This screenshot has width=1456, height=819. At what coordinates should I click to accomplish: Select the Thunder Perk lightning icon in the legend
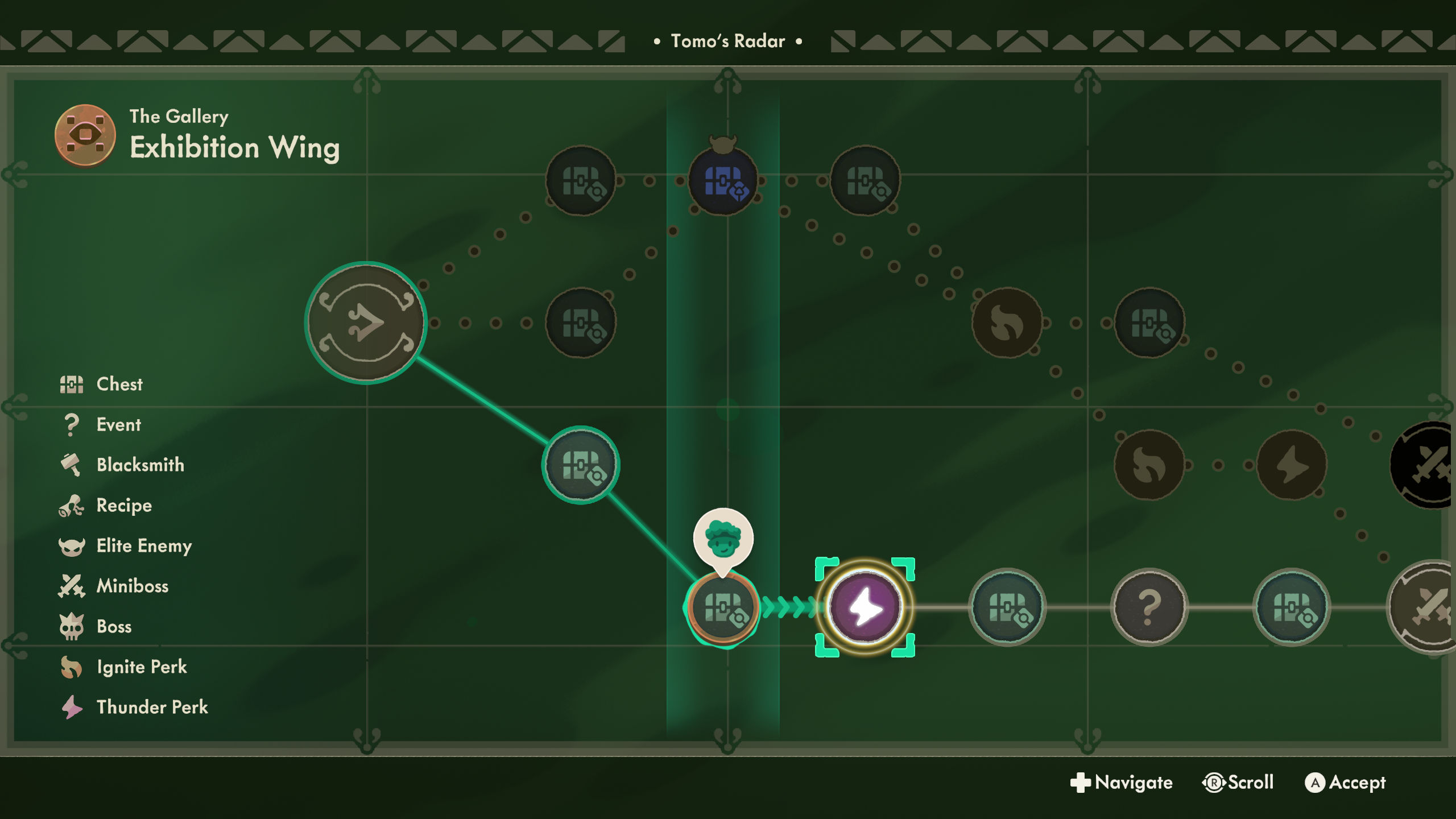pyautogui.click(x=72, y=707)
